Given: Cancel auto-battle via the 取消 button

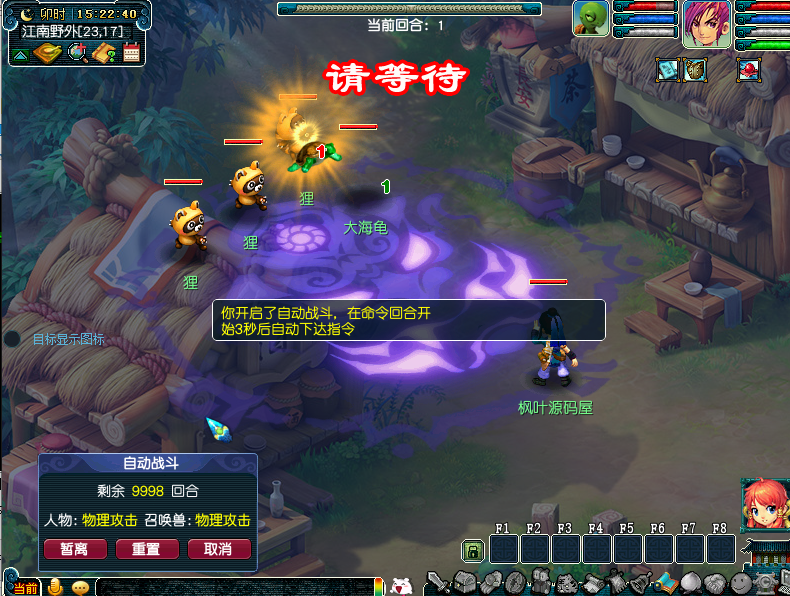Looking at the screenshot, I should click(218, 549).
